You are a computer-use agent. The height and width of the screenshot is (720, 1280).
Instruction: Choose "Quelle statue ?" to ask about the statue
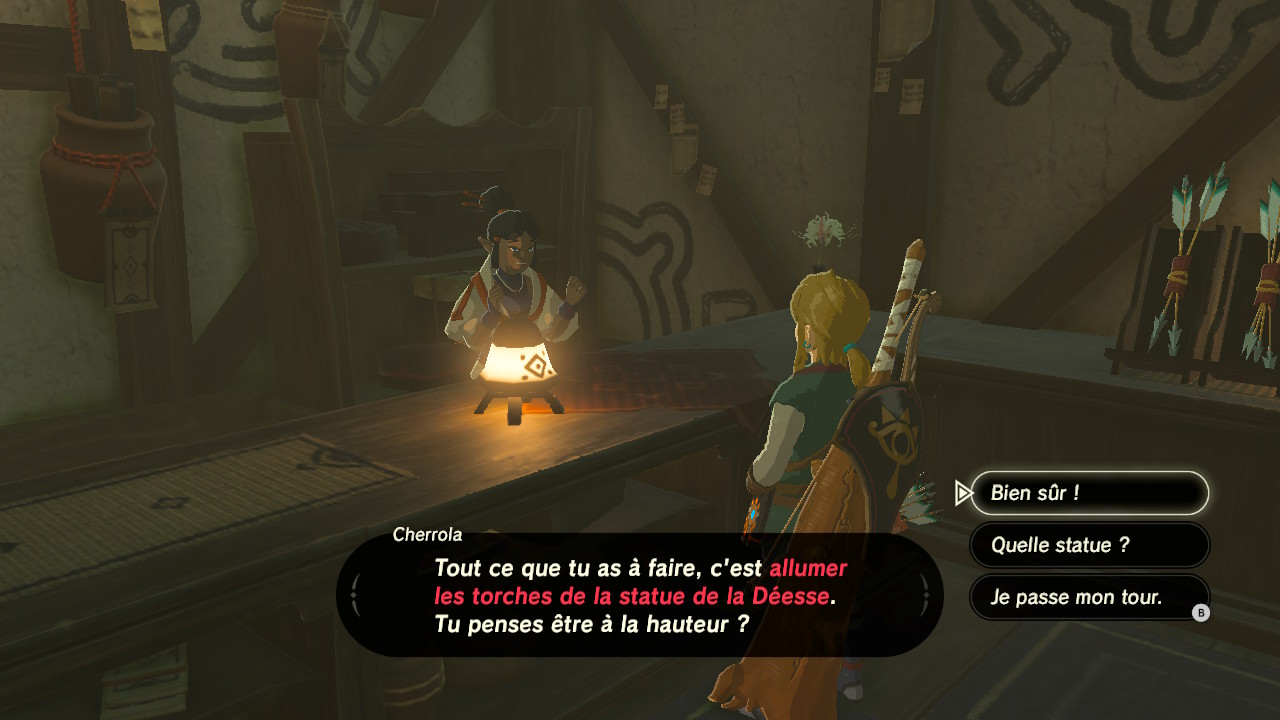(1089, 545)
